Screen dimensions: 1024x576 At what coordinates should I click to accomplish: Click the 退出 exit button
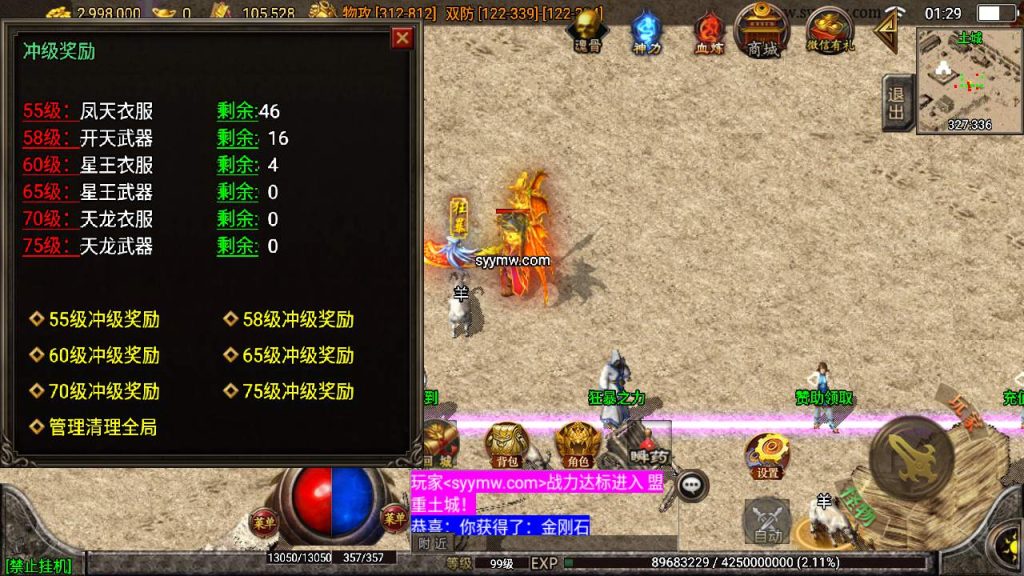[896, 102]
